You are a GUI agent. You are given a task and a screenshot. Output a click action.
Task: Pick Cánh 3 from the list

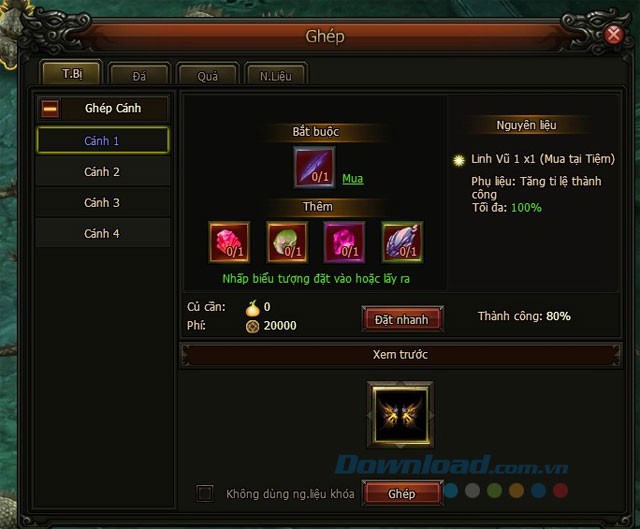coord(102,203)
